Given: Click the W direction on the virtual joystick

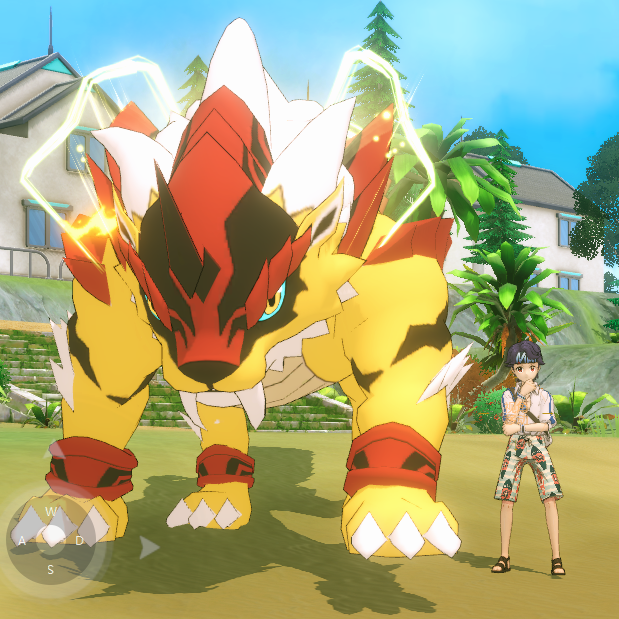Looking at the screenshot, I should [x=50, y=513].
